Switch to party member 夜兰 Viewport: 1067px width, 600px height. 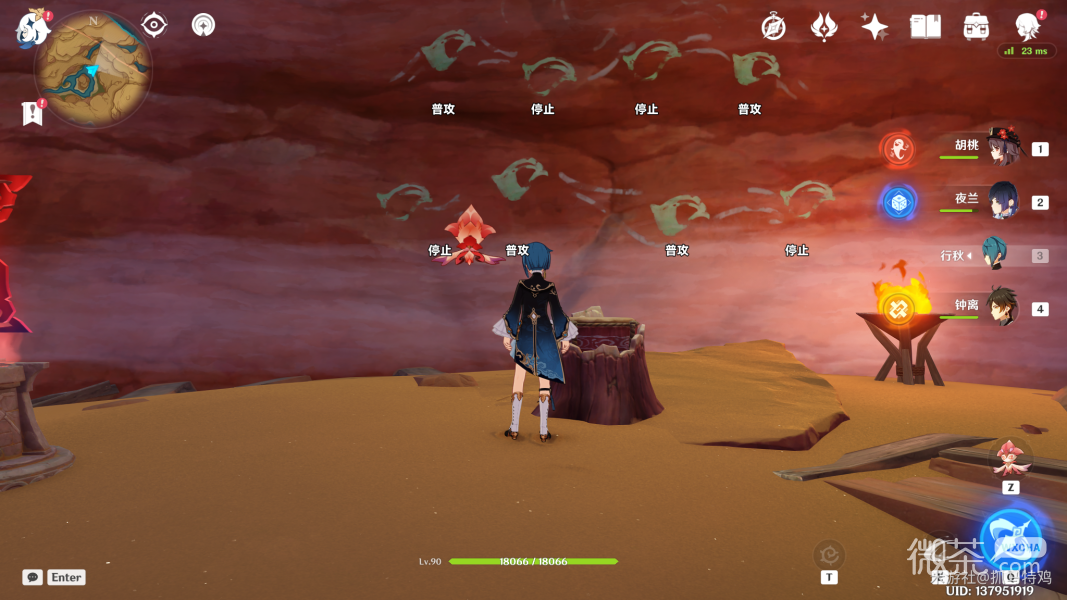coord(1002,200)
